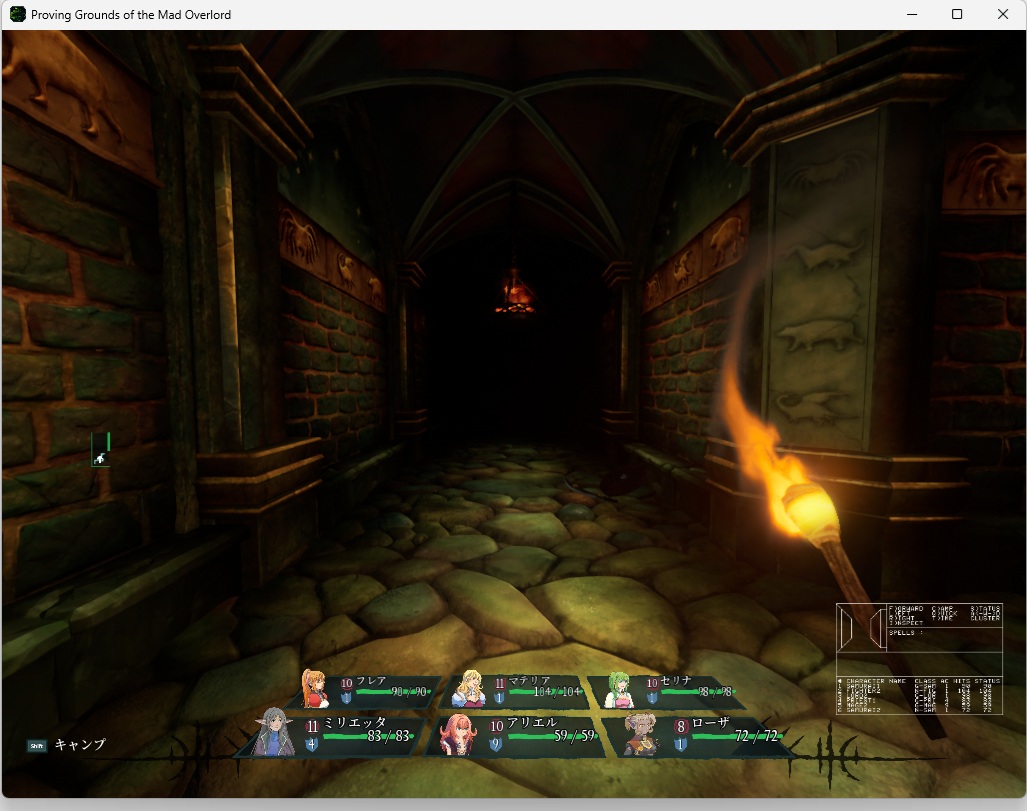This screenshot has height=811, width=1027.
Task: Minimize the game window
Action: coord(911,14)
